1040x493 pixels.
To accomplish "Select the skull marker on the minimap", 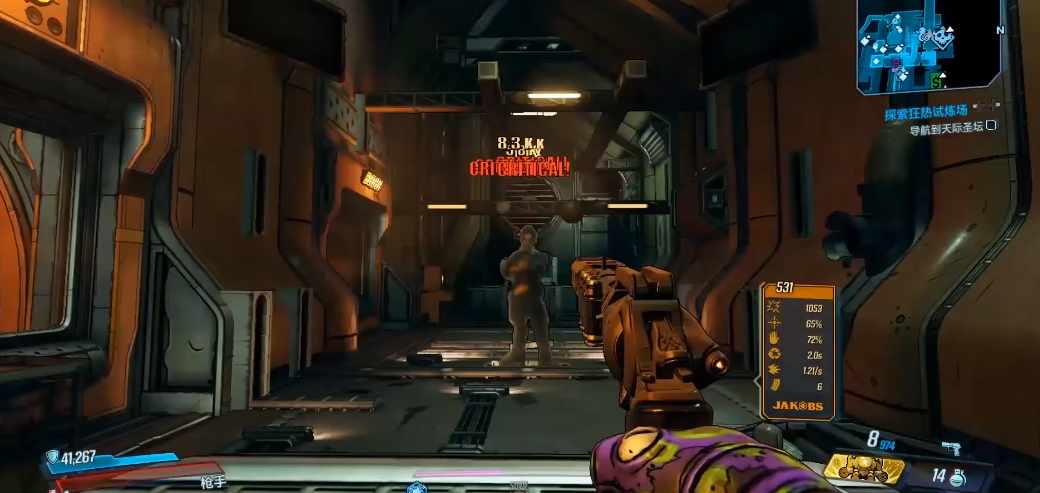I will tap(942, 38).
